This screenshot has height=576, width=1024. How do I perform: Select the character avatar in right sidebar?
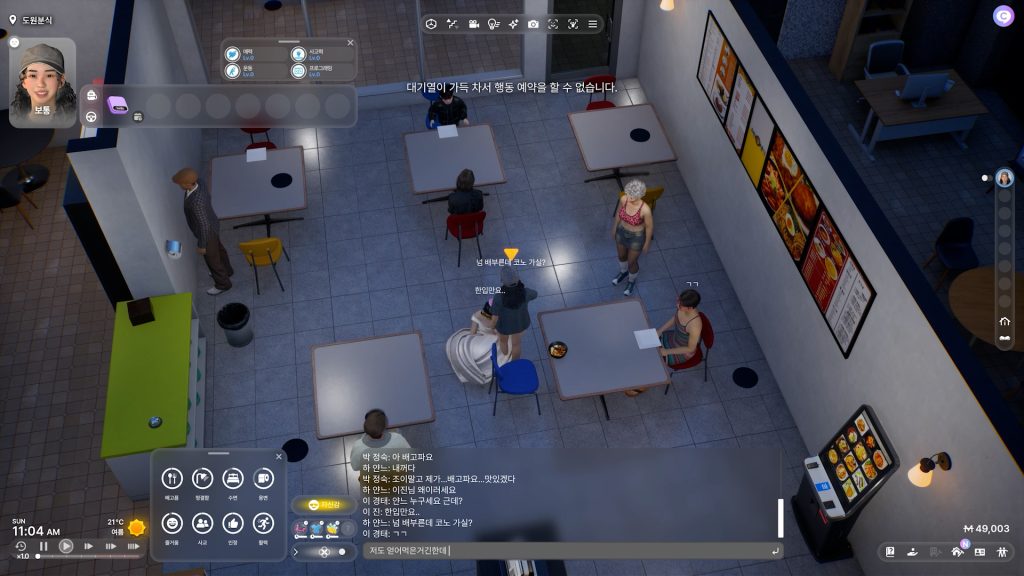point(1003,179)
